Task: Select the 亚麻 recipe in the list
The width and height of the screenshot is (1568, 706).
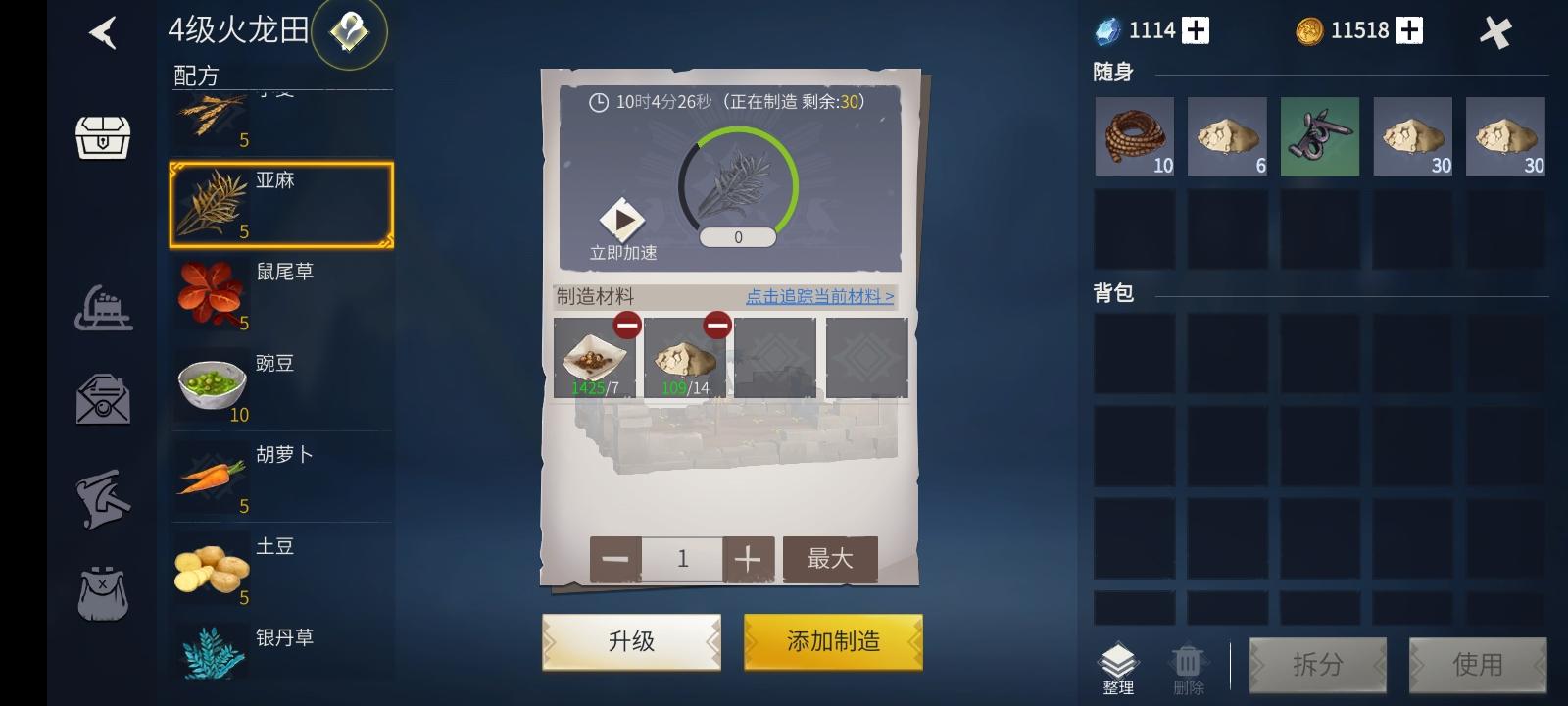Action: coord(281,203)
